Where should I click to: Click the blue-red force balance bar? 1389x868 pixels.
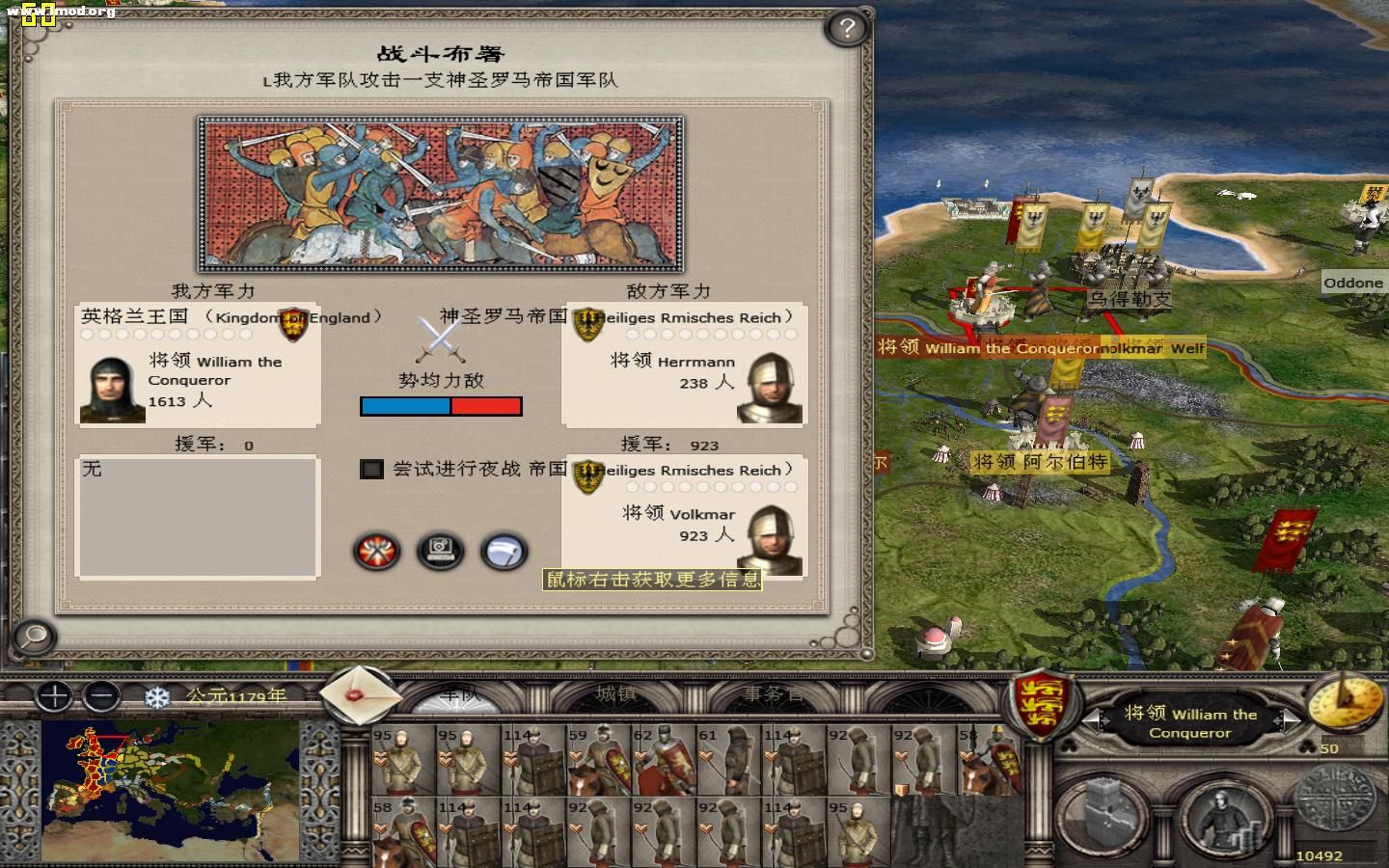point(441,406)
